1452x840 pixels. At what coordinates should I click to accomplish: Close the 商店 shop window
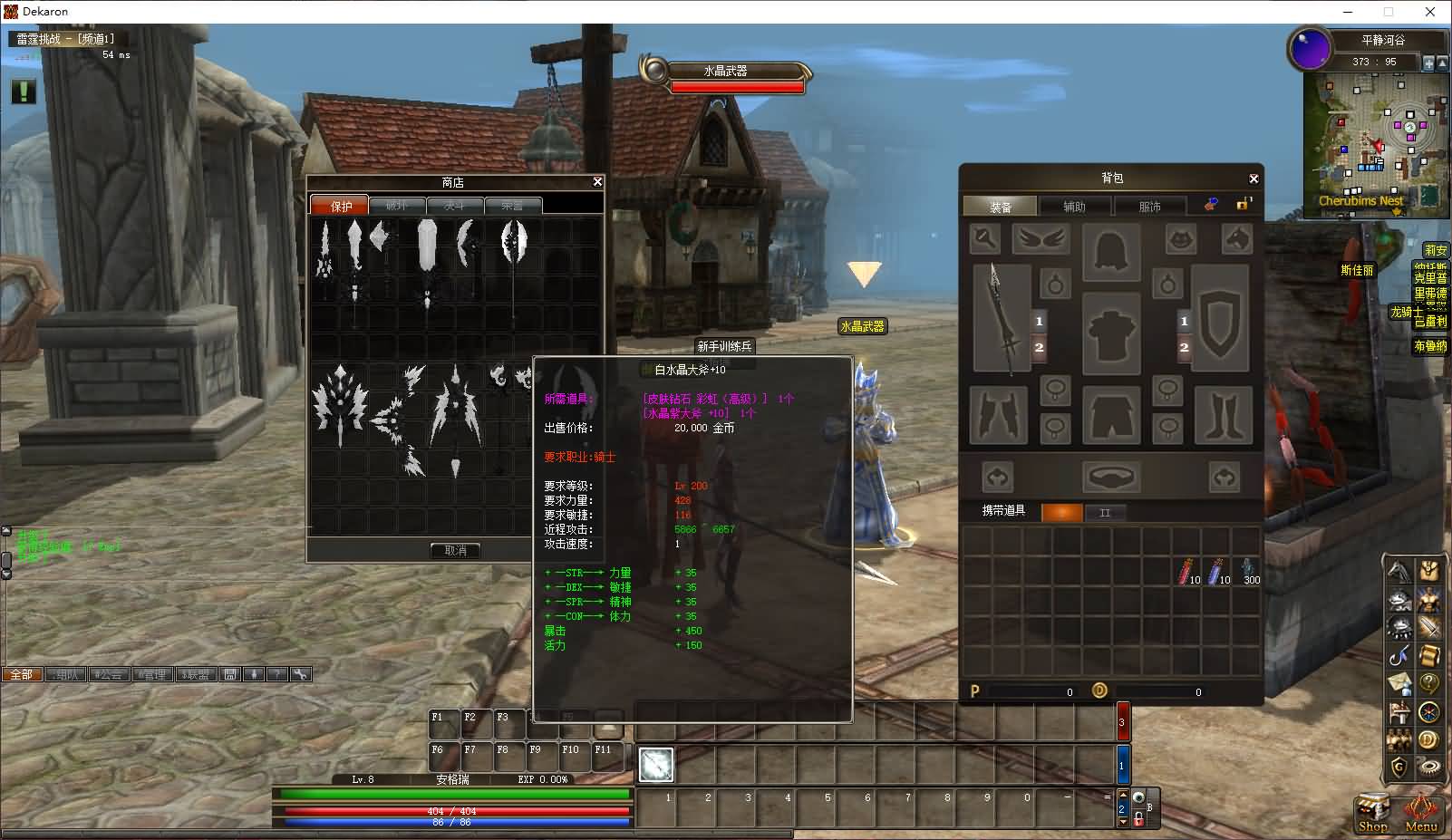point(597,182)
